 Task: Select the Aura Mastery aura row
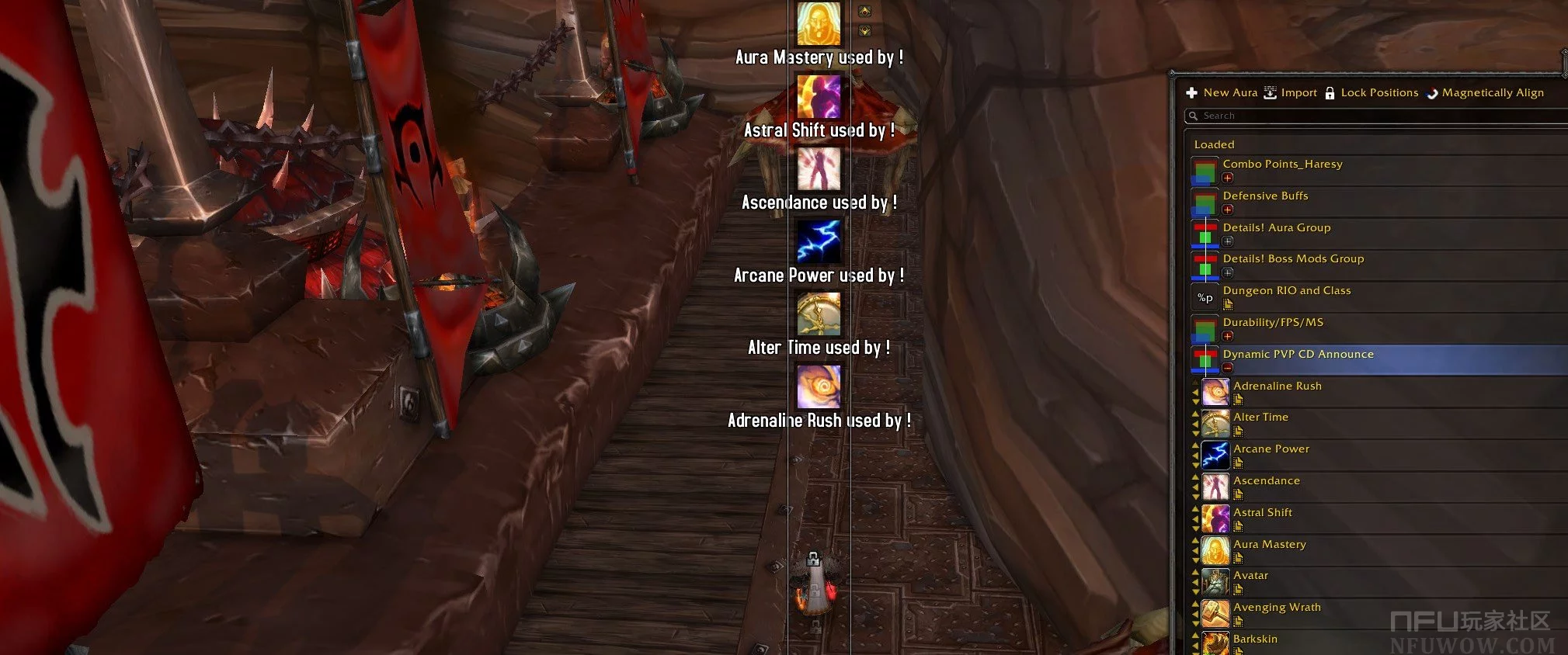pos(1269,545)
